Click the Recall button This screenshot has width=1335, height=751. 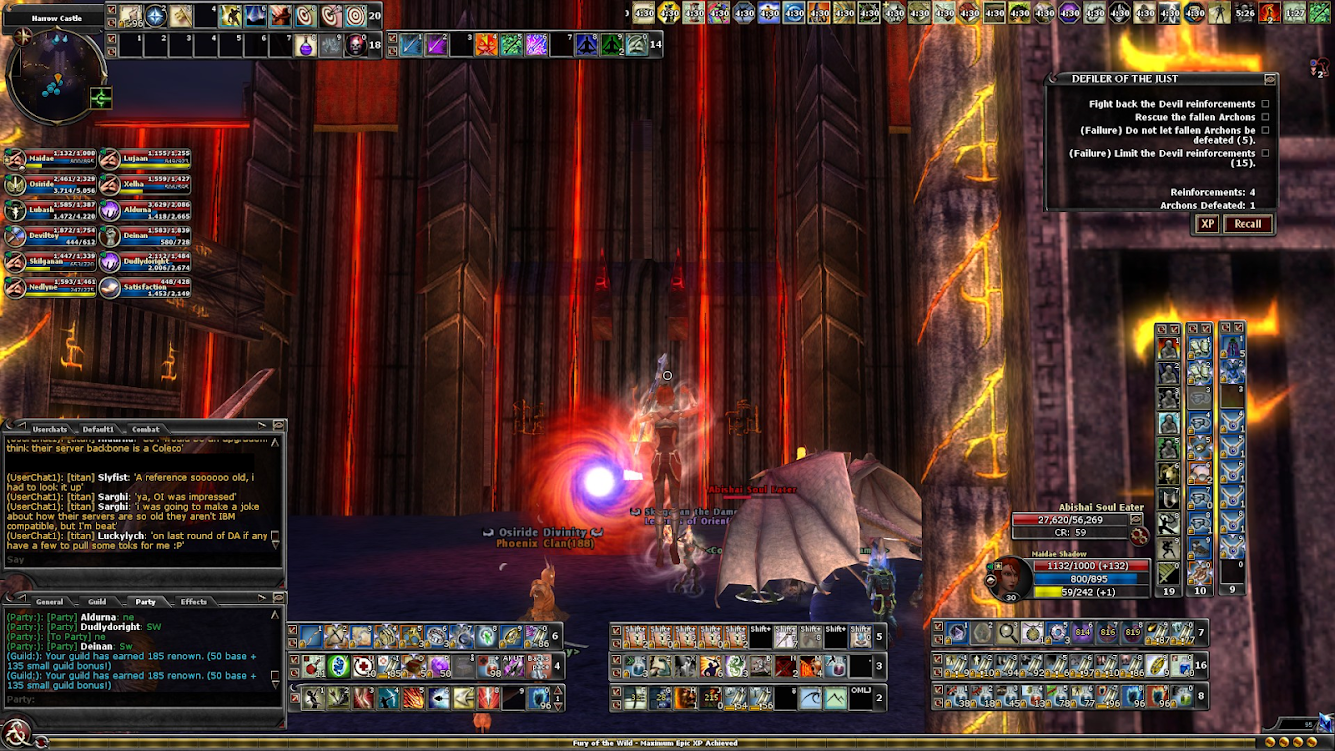click(x=1247, y=224)
